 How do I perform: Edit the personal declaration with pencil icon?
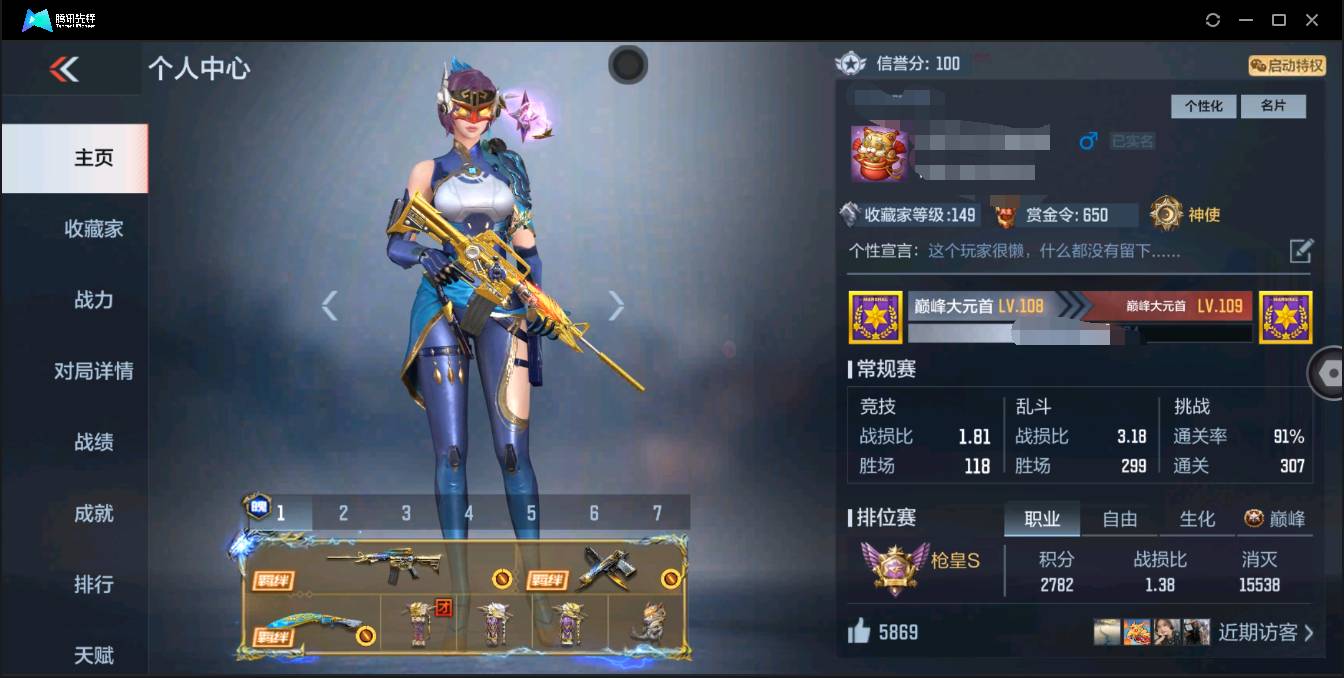coord(1300,251)
